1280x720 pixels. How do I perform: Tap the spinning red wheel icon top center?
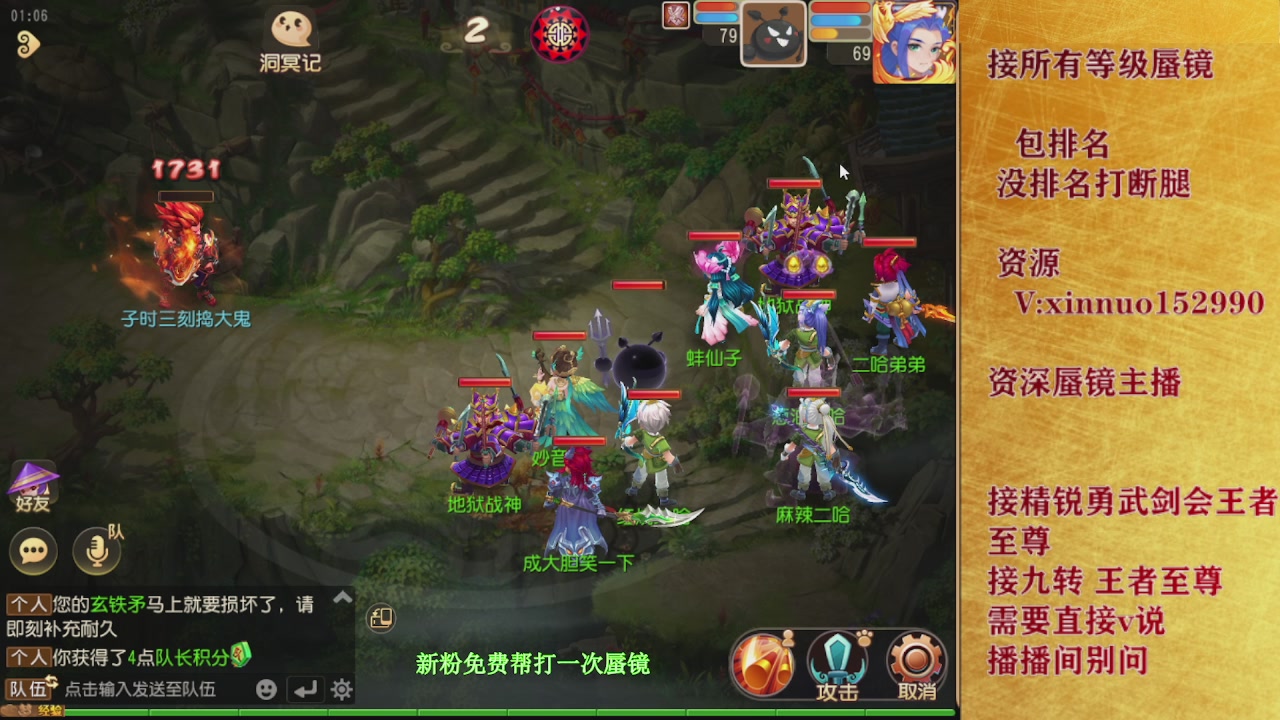pos(560,33)
